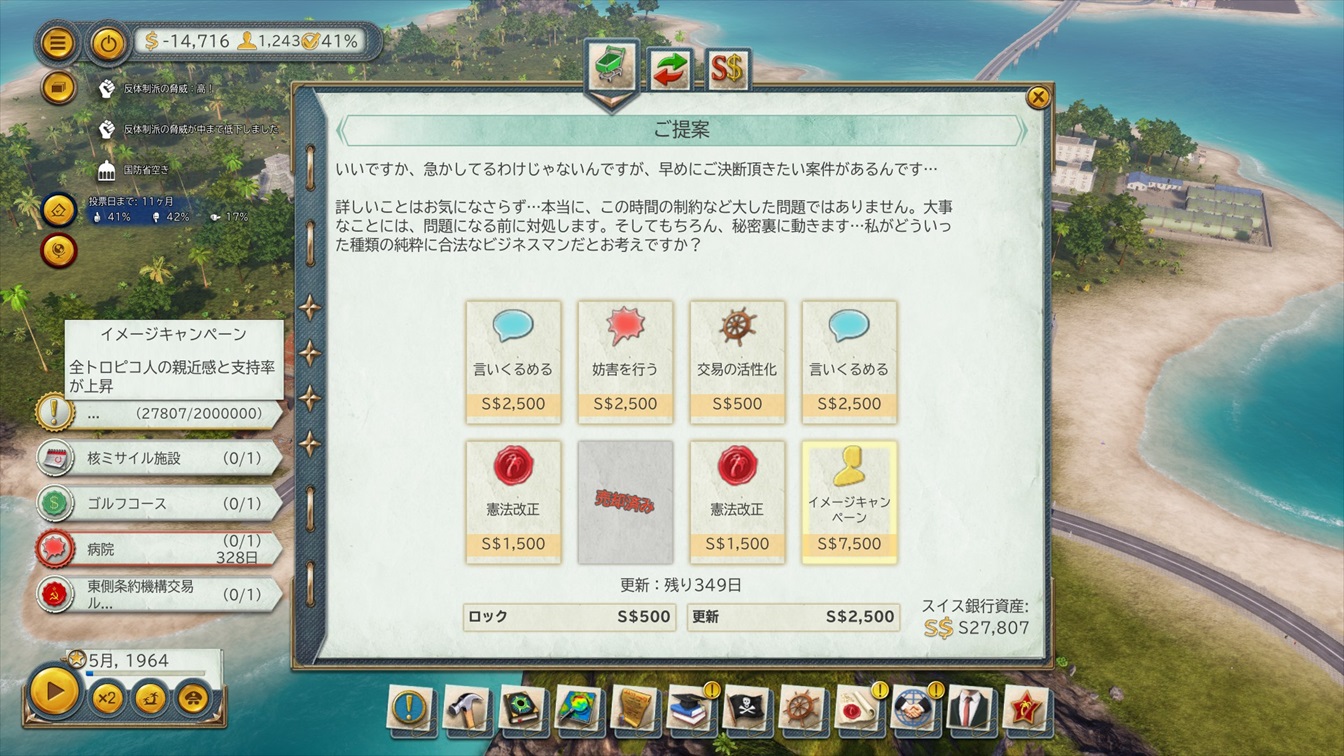The image size is (1344, 756).
Task: Choose the イメージキャンペーン card
Action: (849, 501)
